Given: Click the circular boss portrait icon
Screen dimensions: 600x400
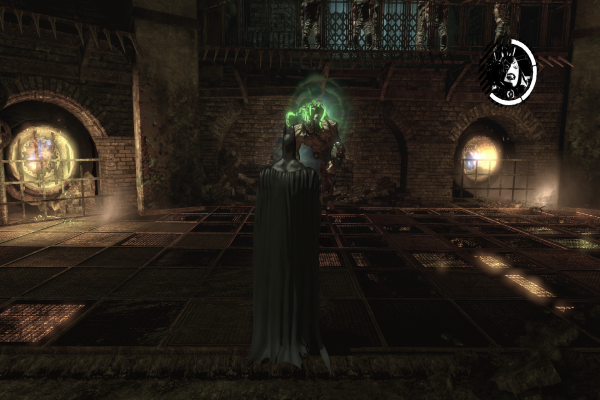Looking at the screenshot, I should (x=507, y=71).
